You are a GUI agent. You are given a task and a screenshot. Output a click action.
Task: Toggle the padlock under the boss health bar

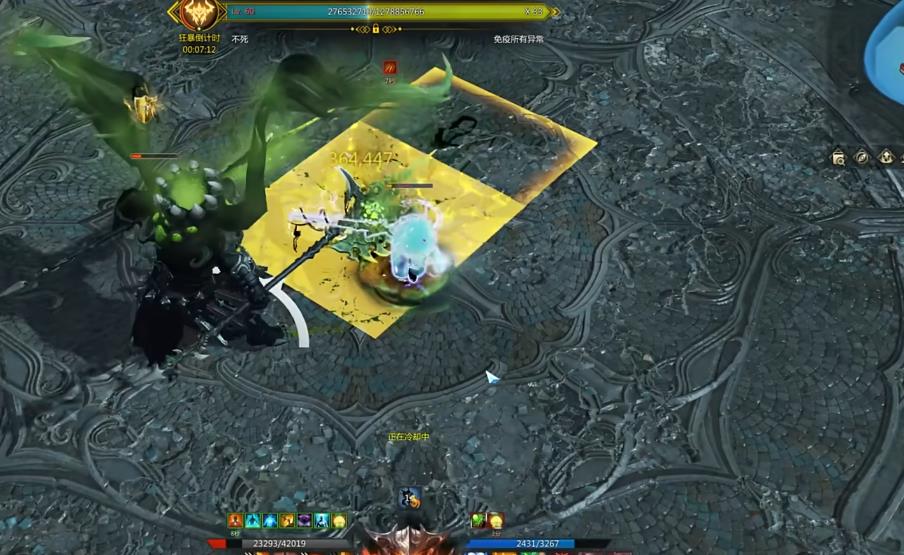[x=375, y=29]
